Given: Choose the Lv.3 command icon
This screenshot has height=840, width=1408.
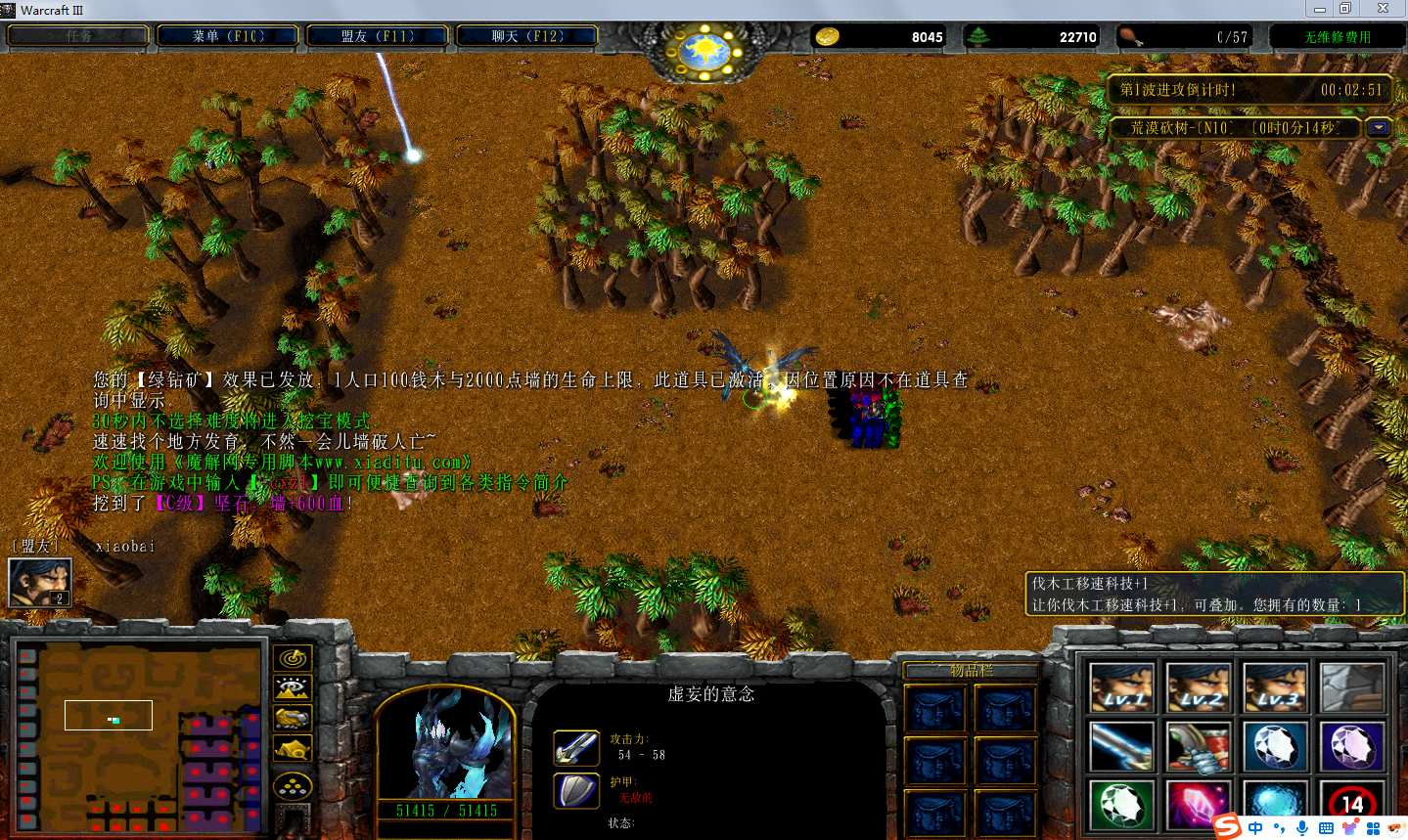Looking at the screenshot, I should pyautogui.click(x=1275, y=687).
